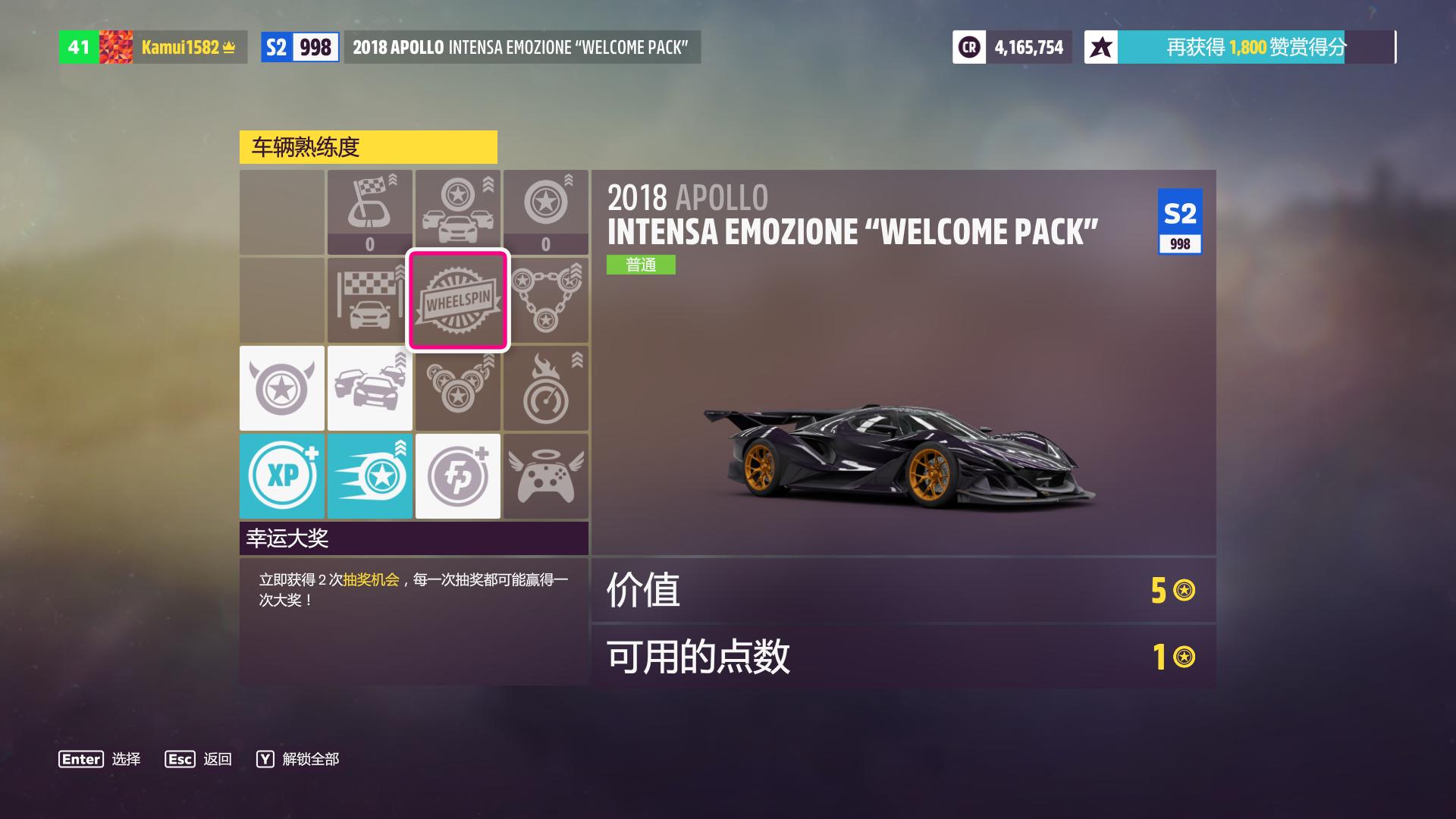The height and width of the screenshot is (819, 1456).
Task: Click the drifting cars perk icon
Action: (x=370, y=388)
